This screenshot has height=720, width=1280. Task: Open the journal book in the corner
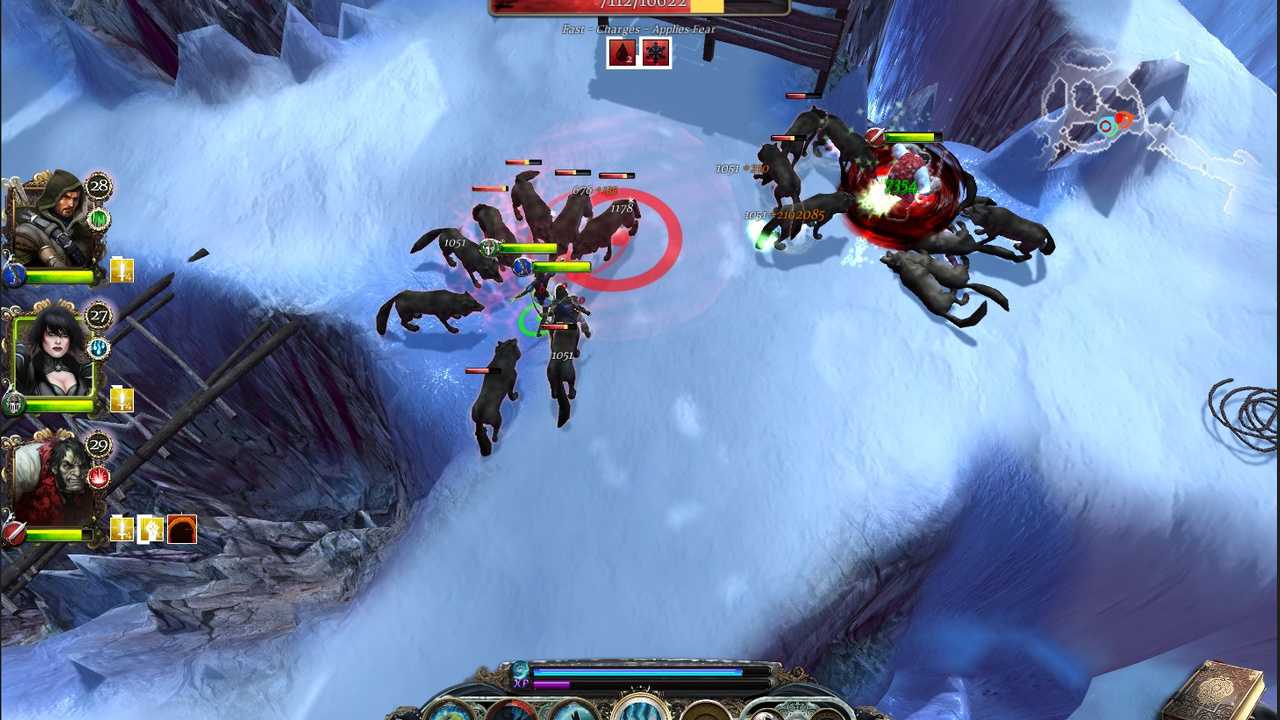click(x=1223, y=690)
